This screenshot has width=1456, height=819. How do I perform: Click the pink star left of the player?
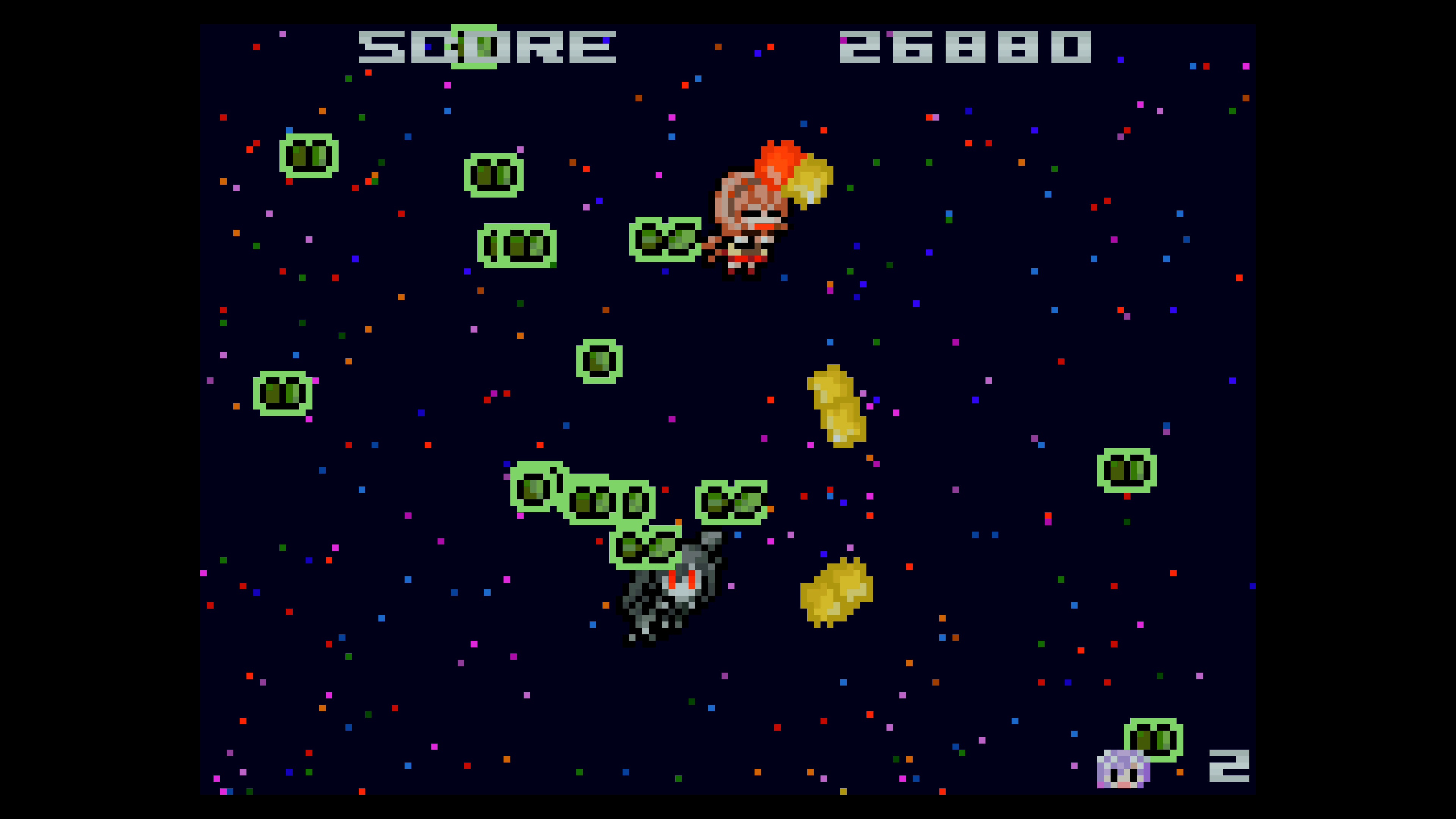659,176
